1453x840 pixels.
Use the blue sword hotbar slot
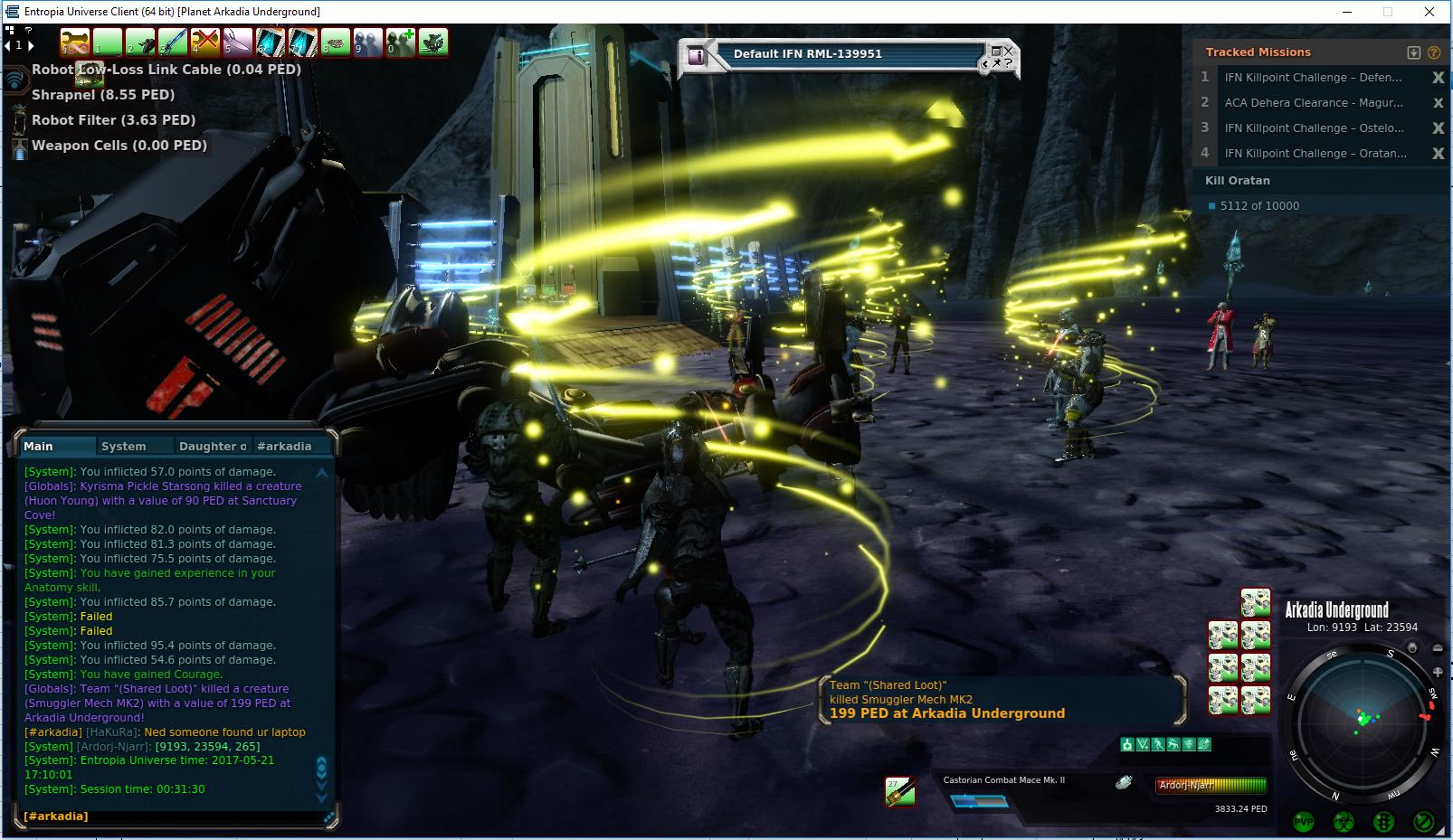[x=173, y=42]
